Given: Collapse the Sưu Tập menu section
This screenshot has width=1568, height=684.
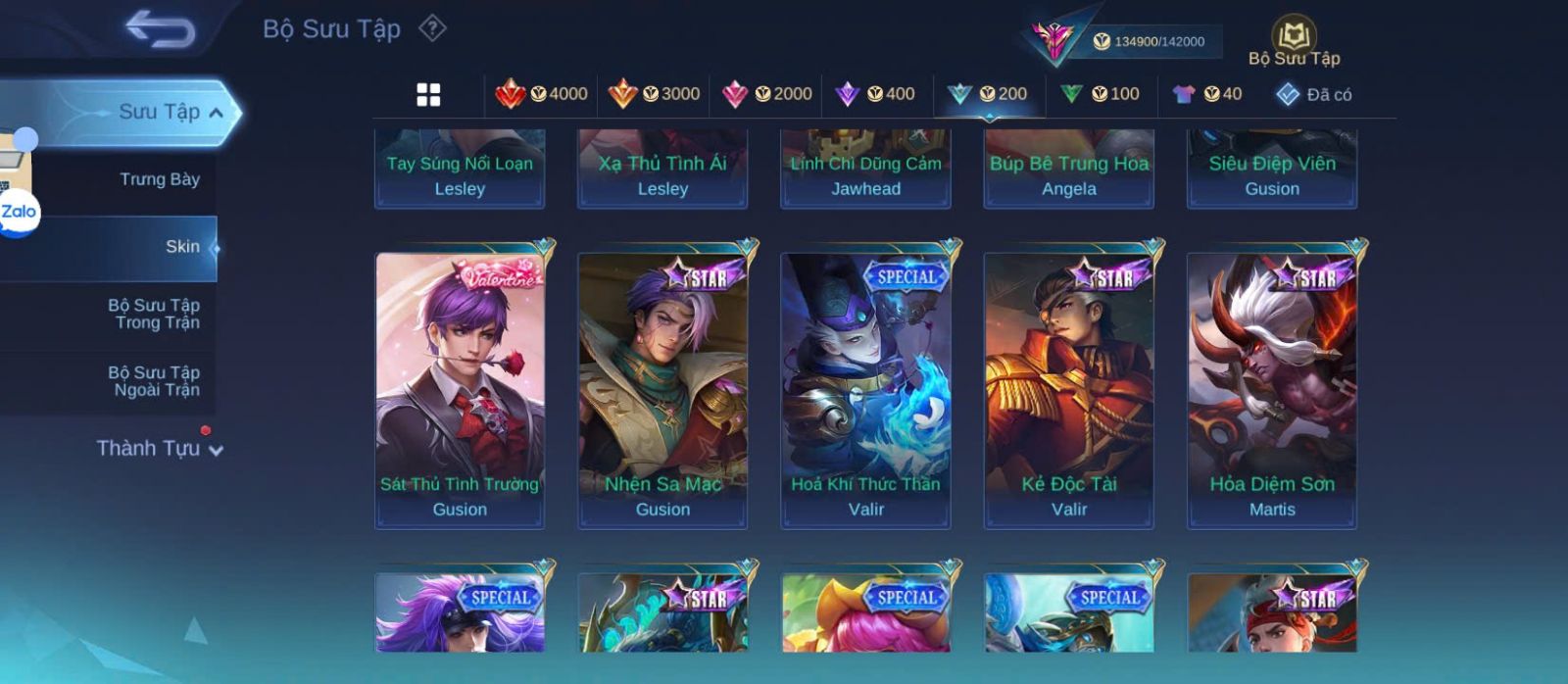Looking at the screenshot, I should [216, 113].
